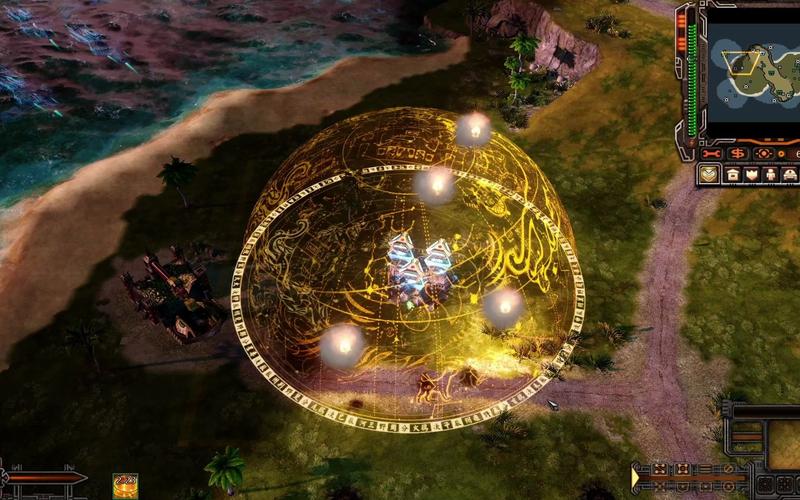The image size is (800, 500).
Task: Activate the wrench repair button
Action: 712,154
